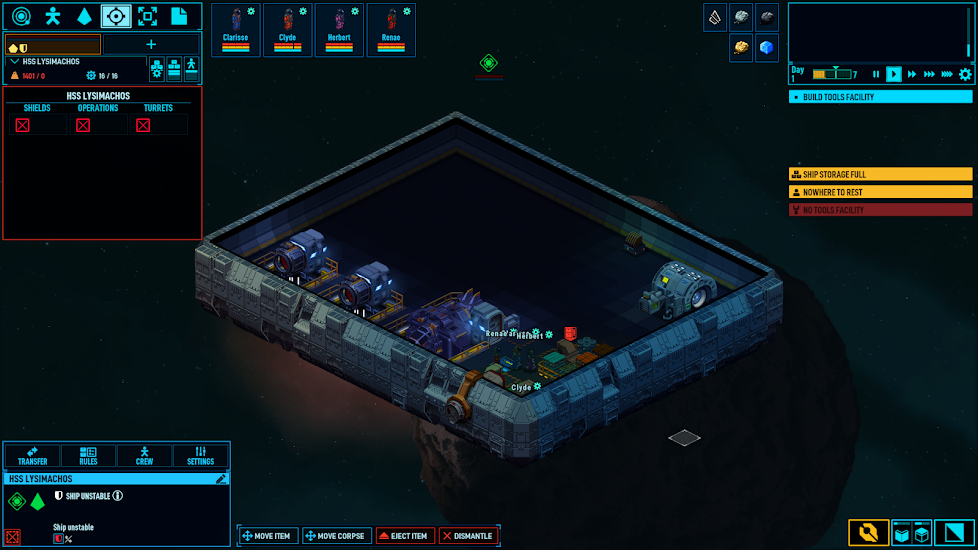Select the Move Corpse command
The width and height of the screenshot is (978, 550).
tap(336, 536)
